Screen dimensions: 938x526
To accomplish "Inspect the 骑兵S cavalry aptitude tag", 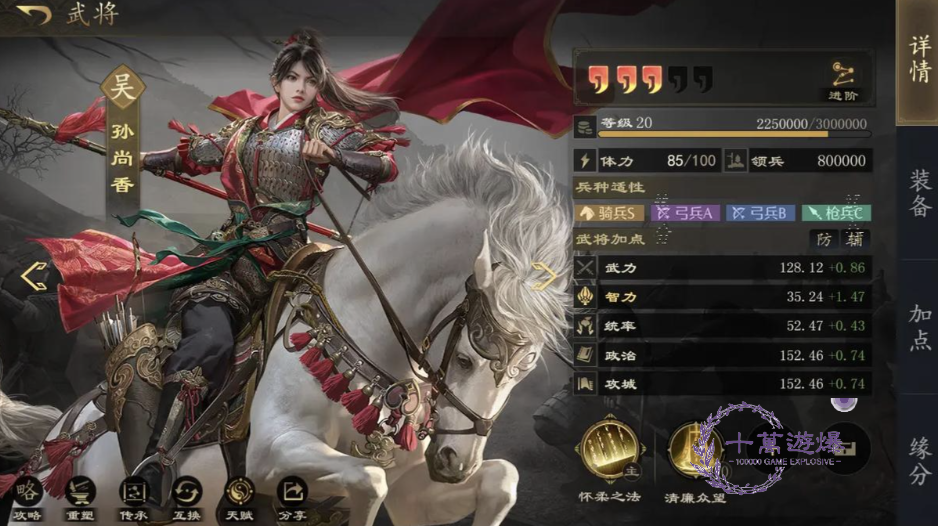I will point(609,213).
